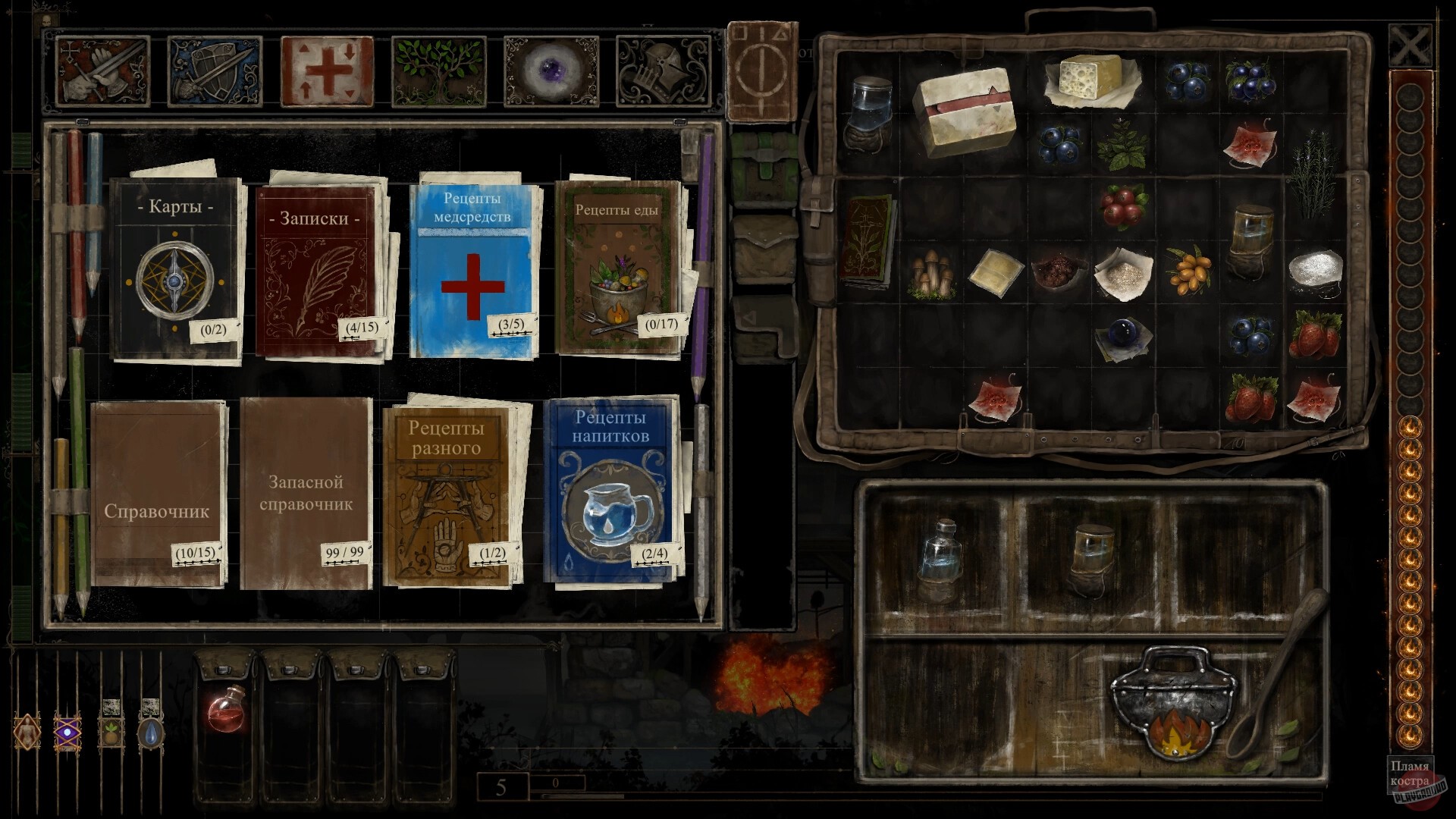Click the counter field showing 5
This screenshot has width=1456, height=819.
pyautogui.click(x=502, y=786)
